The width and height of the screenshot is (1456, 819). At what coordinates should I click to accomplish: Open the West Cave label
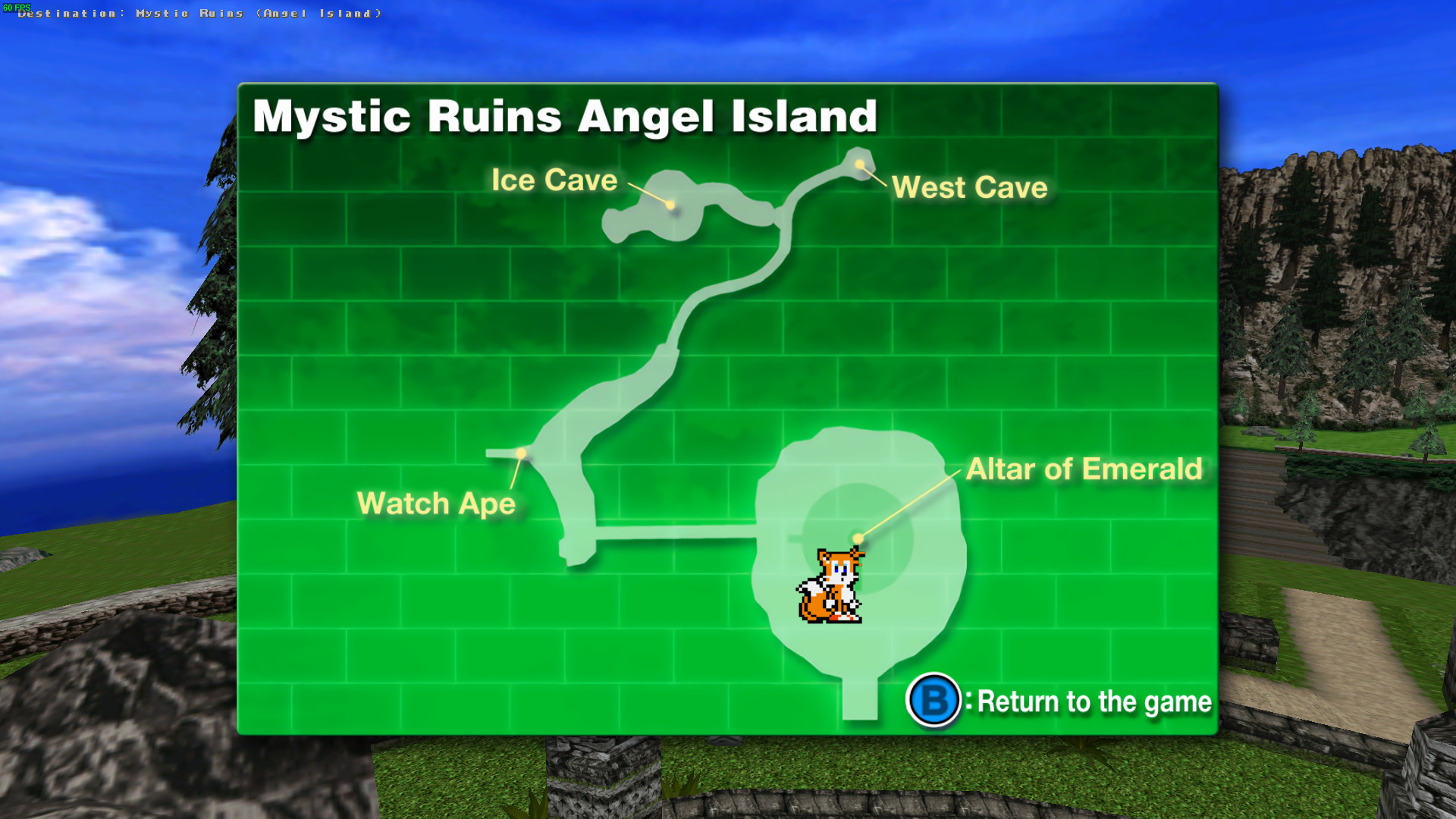click(x=969, y=187)
